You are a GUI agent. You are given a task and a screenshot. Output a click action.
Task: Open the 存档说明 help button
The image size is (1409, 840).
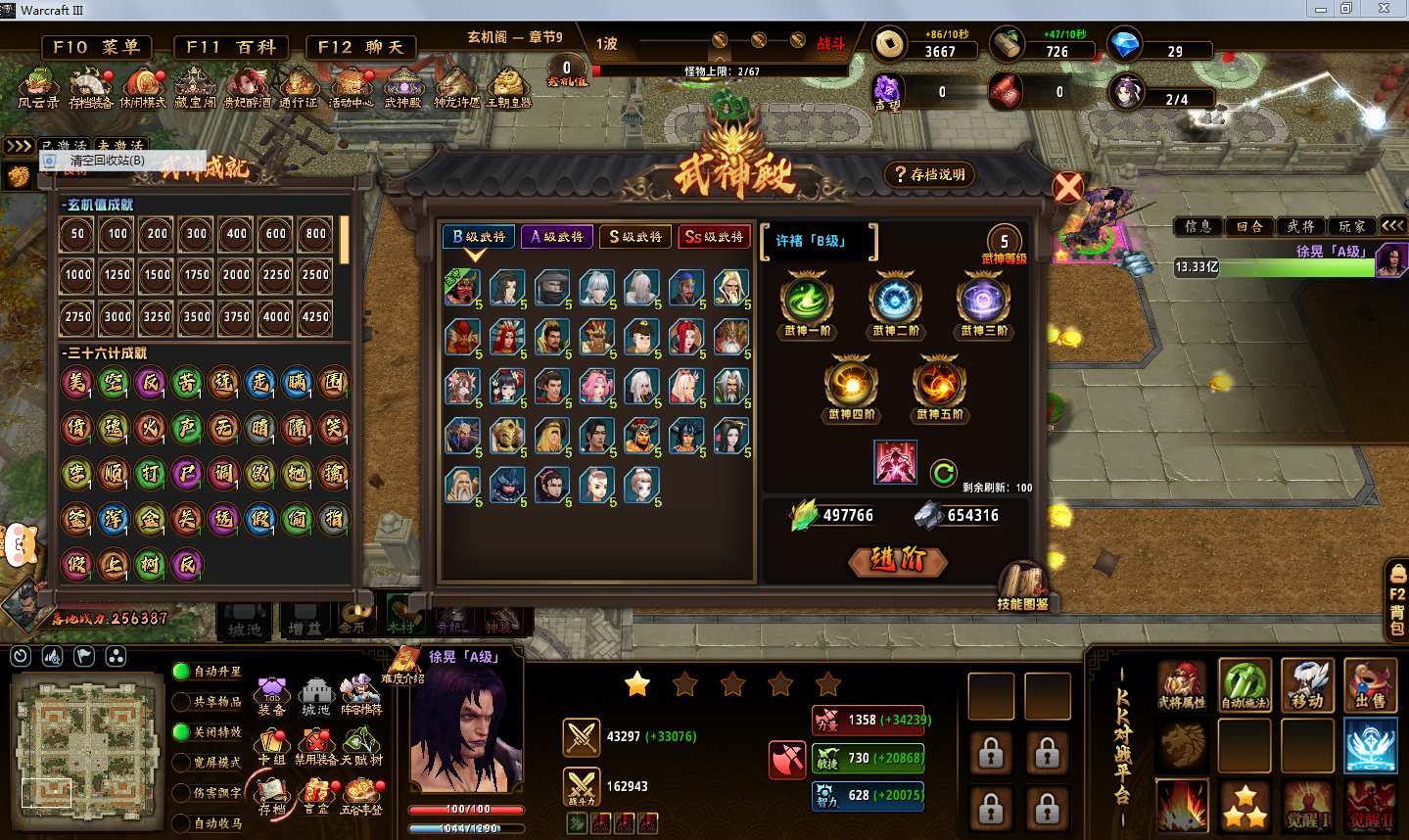pyautogui.click(x=929, y=174)
